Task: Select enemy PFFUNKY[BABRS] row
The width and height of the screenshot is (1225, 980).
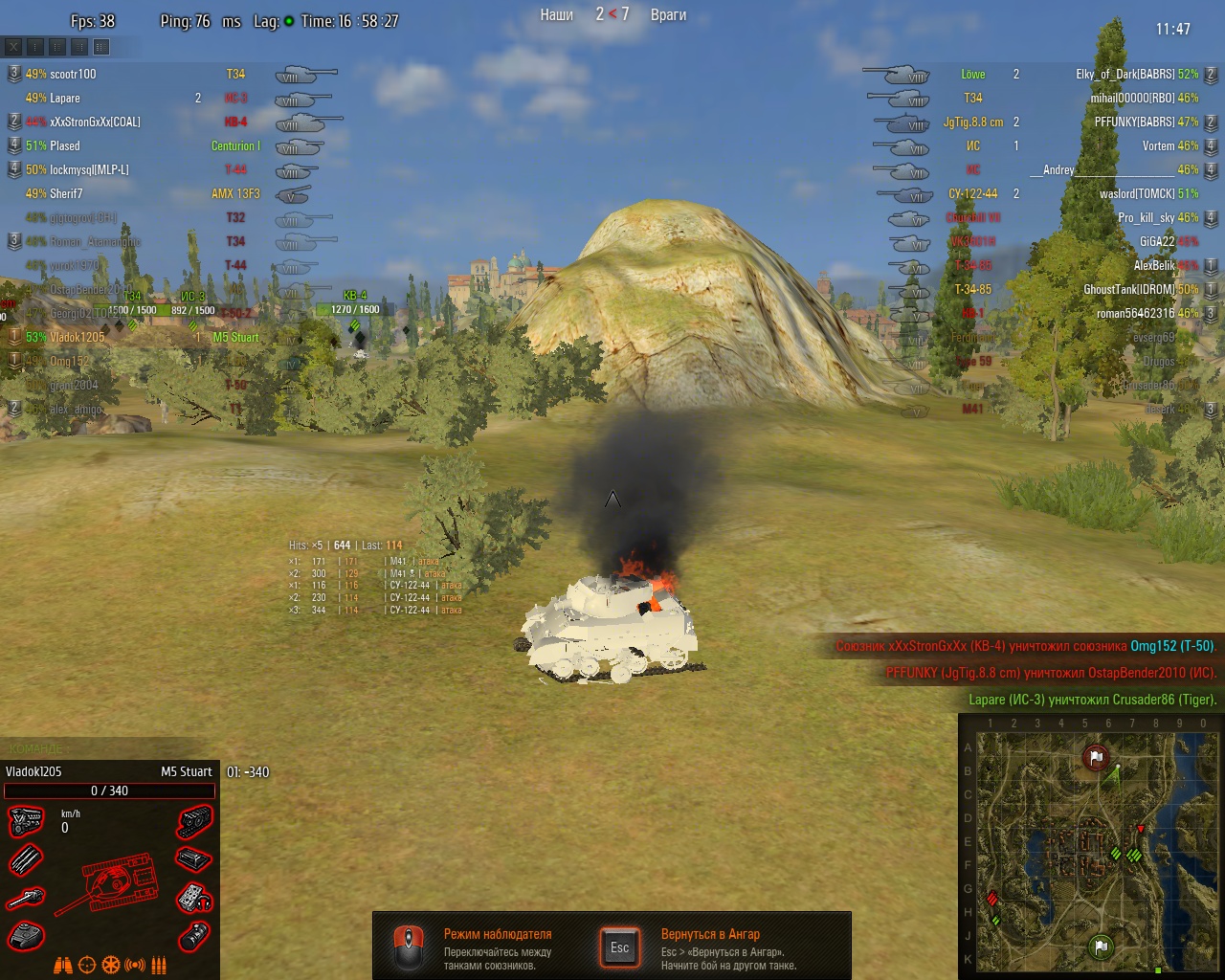Action: (x=1134, y=122)
